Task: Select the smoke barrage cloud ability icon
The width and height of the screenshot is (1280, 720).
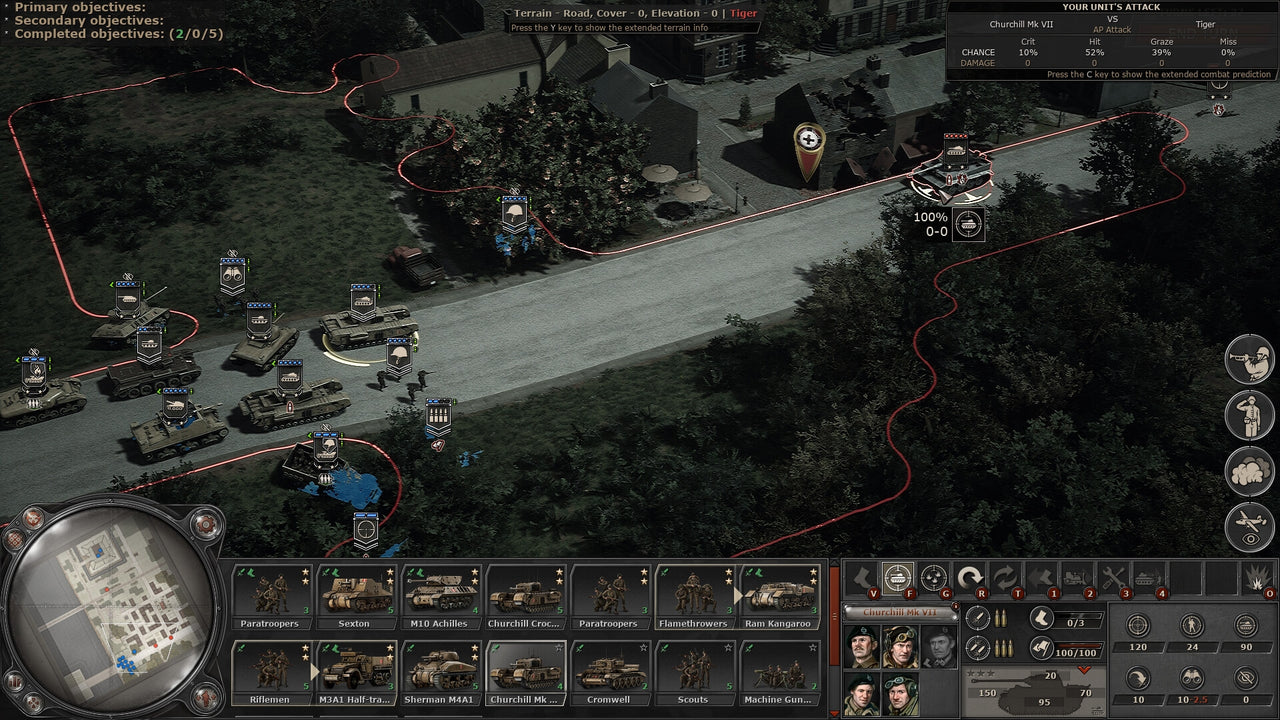Action: 1249,468
